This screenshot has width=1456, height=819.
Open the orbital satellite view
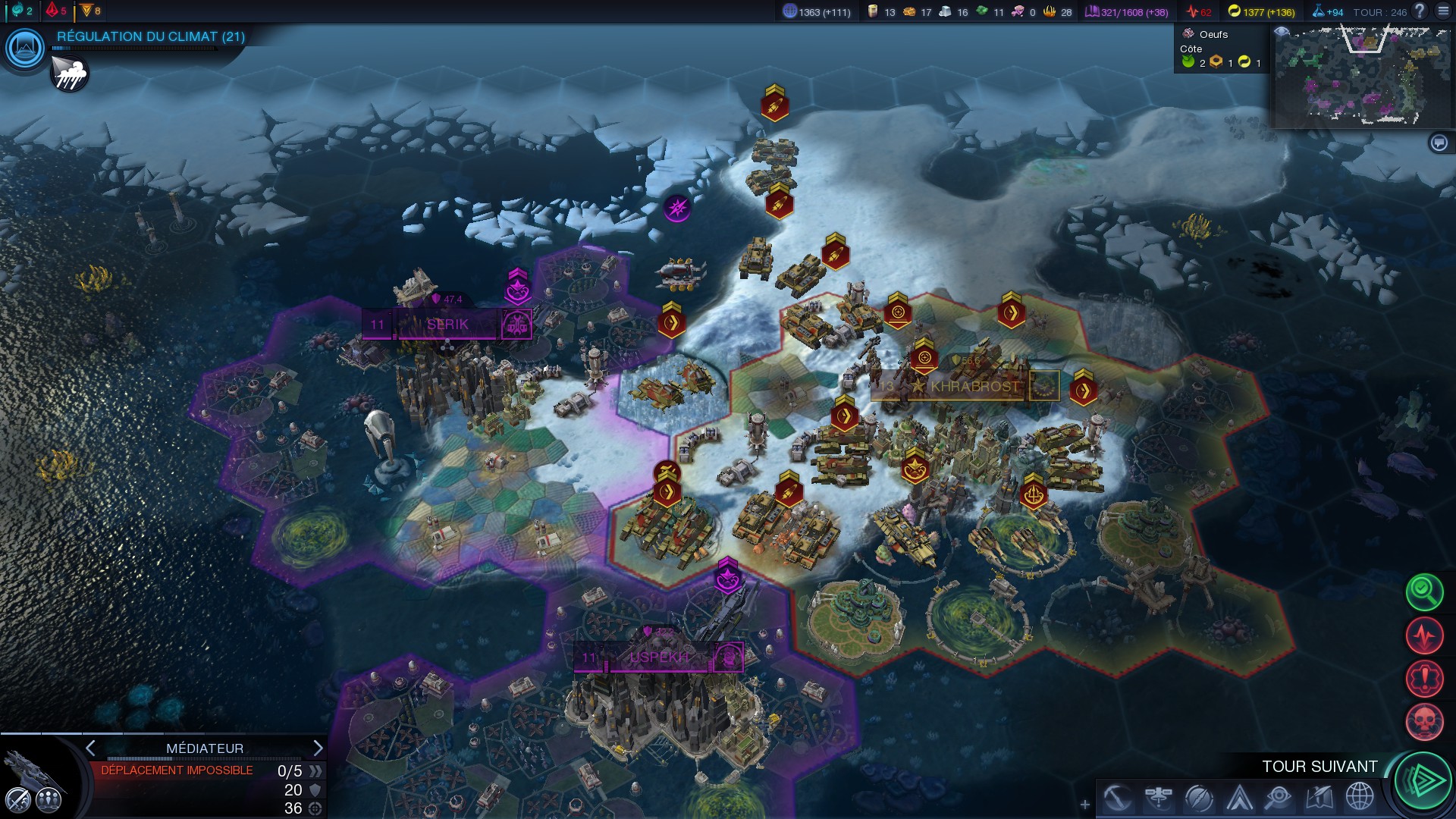(1159, 798)
